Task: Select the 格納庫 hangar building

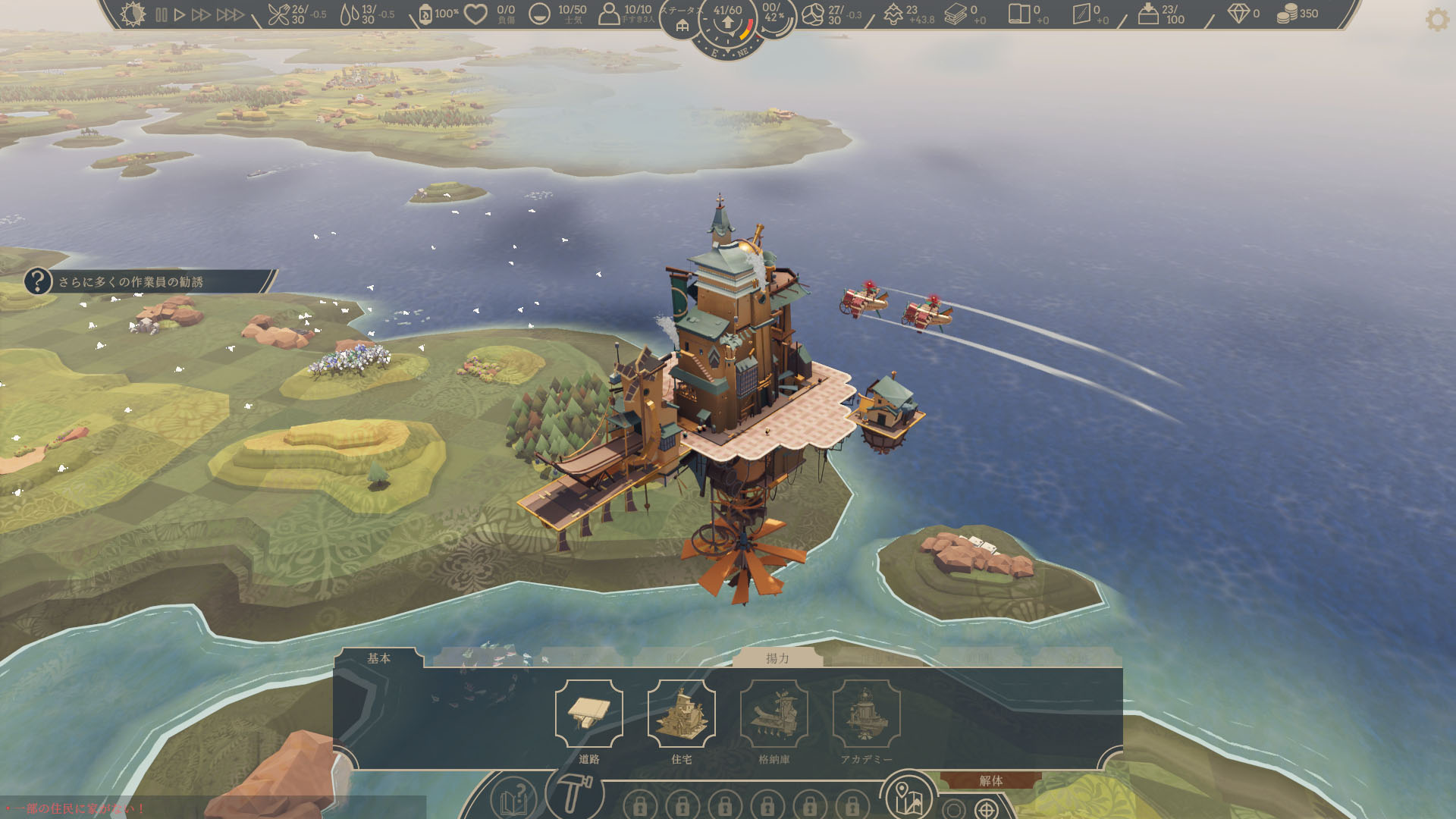Action: click(x=773, y=714)
